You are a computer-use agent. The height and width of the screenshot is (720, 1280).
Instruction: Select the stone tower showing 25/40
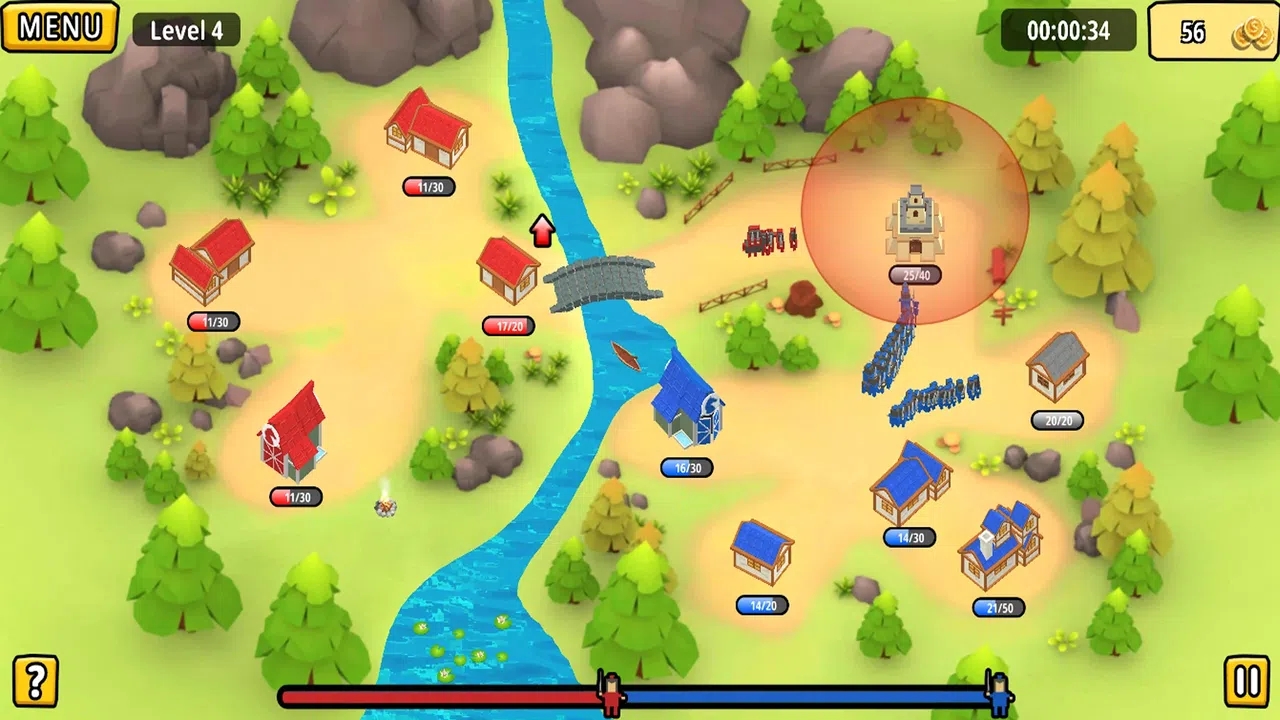(914, 224)
